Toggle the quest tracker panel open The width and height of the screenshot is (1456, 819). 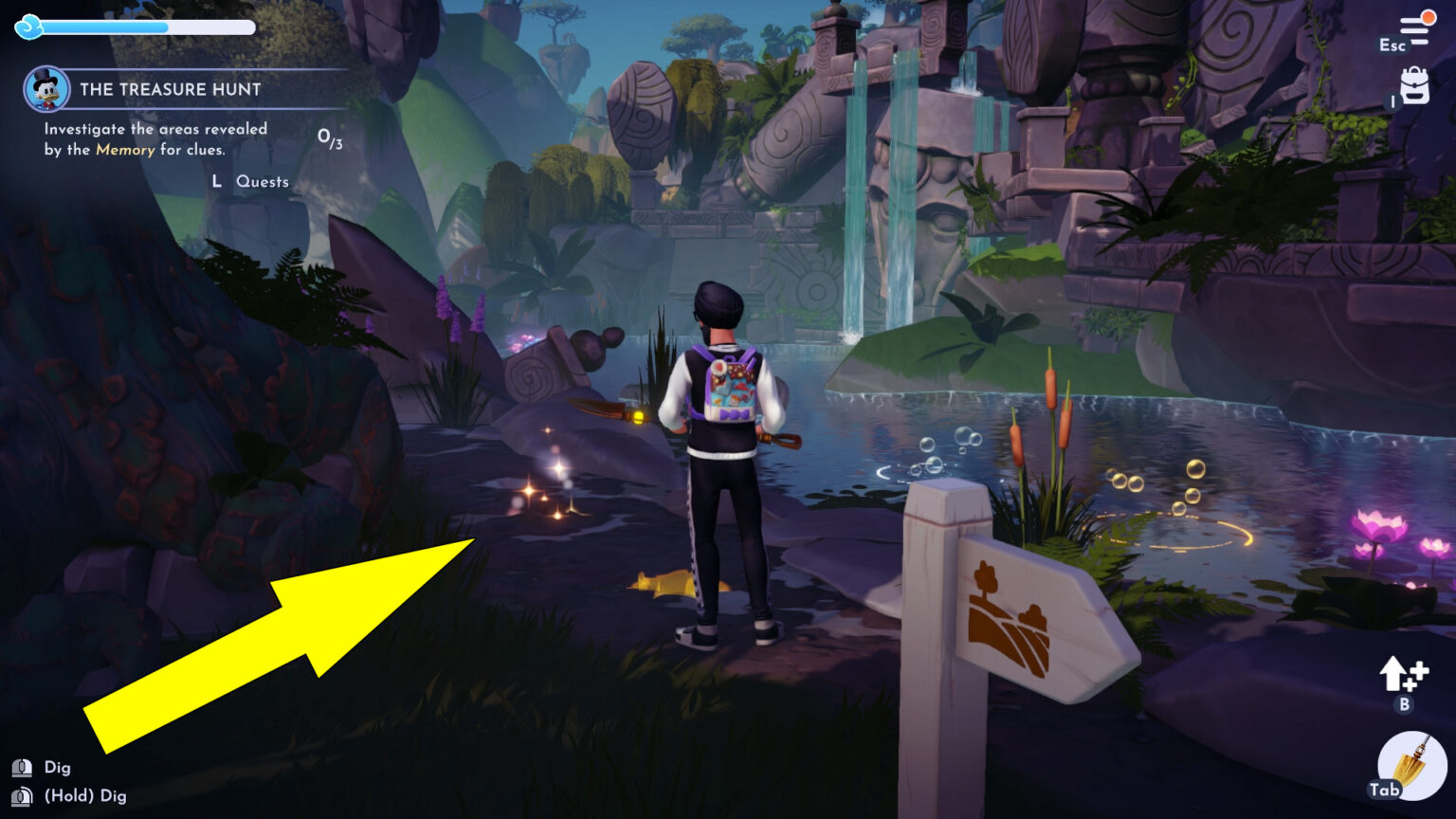click(x=171, y=89)
